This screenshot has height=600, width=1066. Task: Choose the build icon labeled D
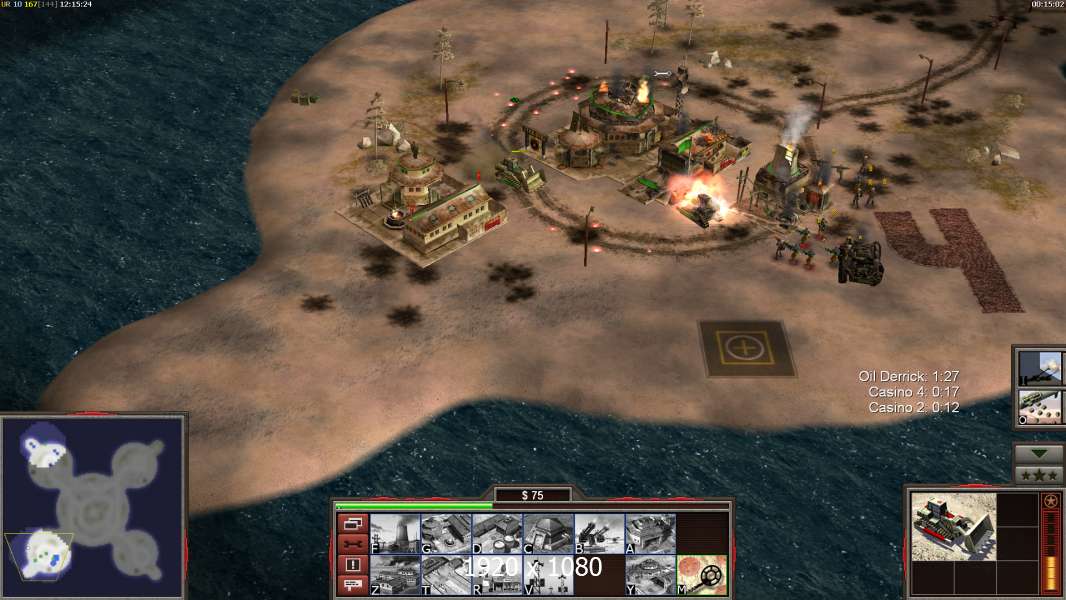[496, 534]
